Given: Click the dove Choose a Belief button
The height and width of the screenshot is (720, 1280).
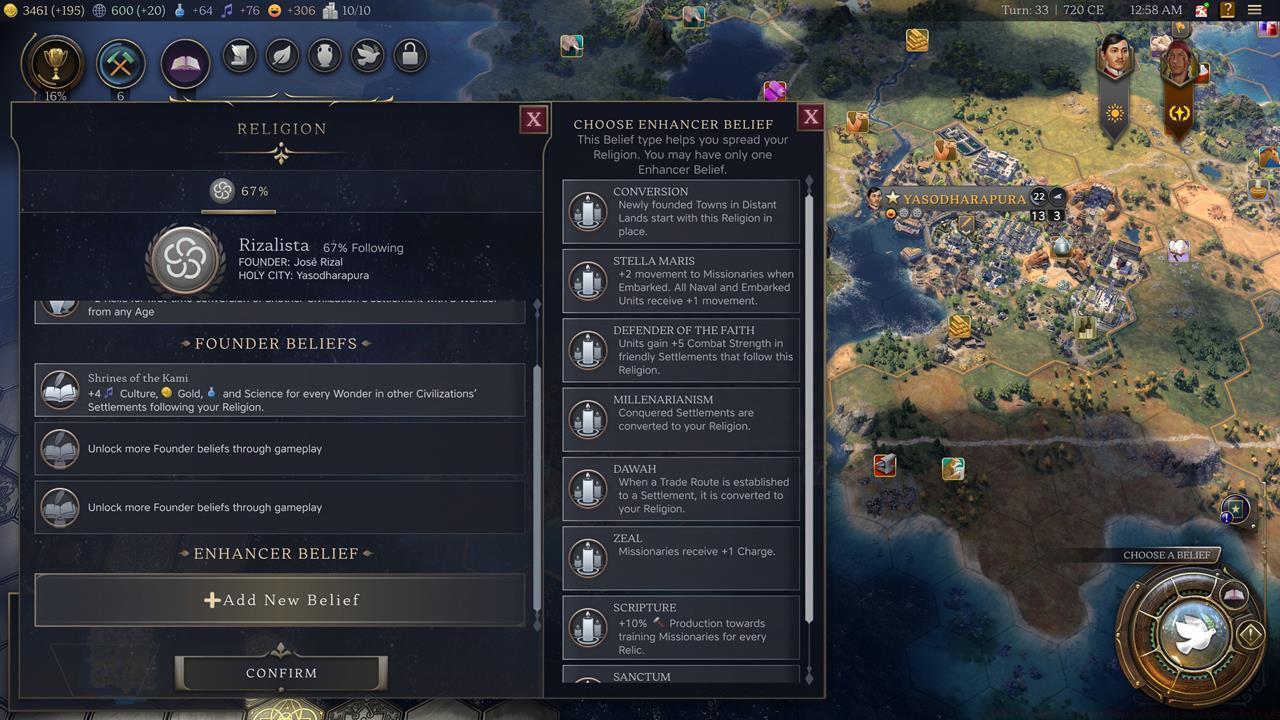Looking at the screenshot, I should tap(1190, 632).
